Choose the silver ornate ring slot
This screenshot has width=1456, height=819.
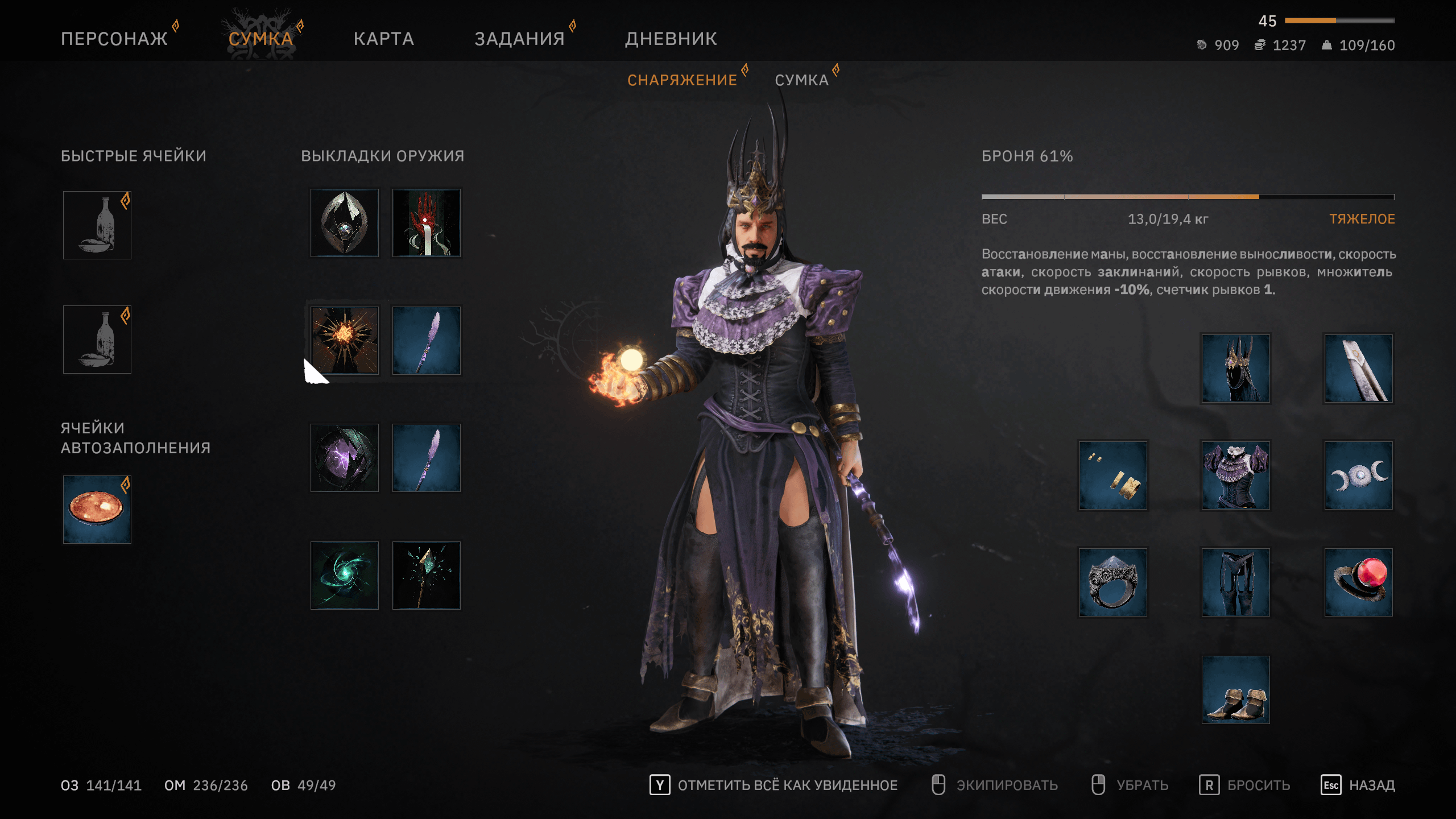(1113, 582)
